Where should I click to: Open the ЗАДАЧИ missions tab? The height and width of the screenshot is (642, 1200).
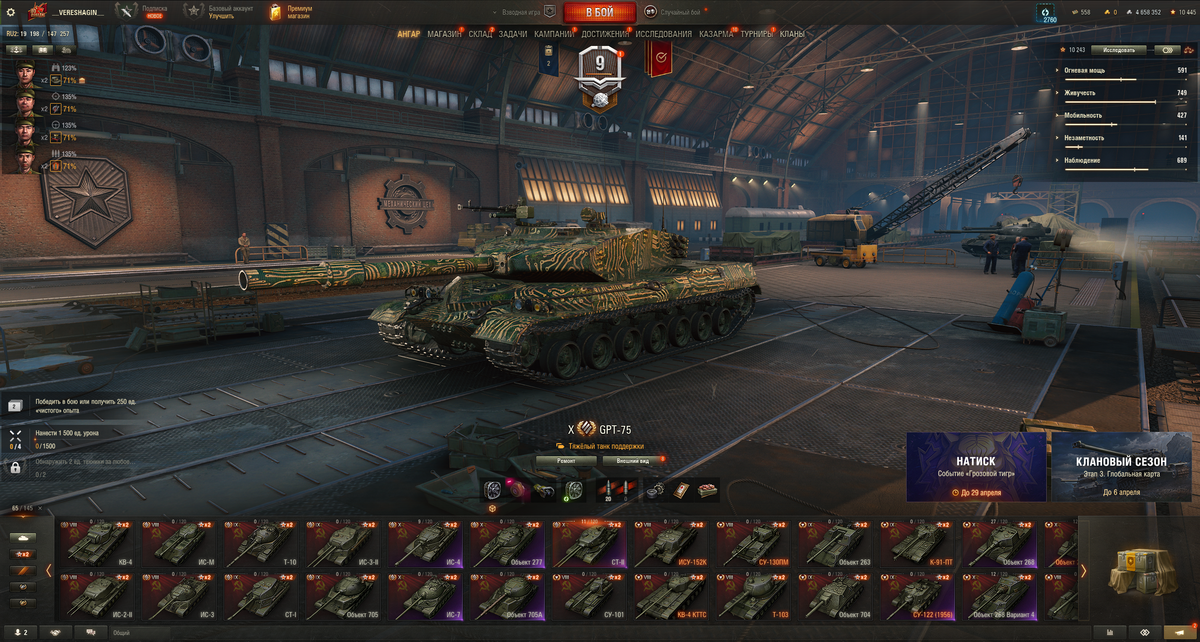pos(513,34)
